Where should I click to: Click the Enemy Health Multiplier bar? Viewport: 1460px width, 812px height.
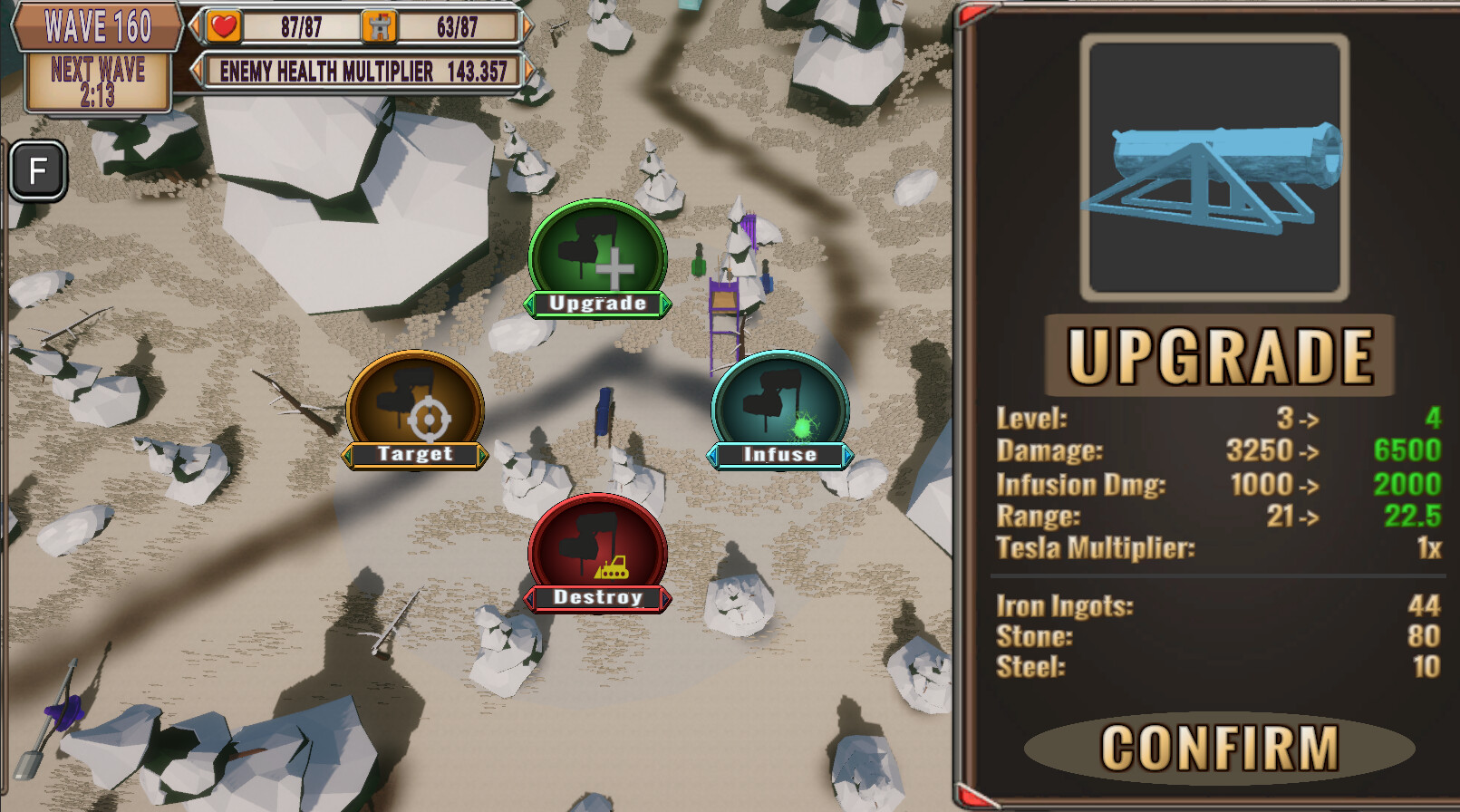[360, 72]
